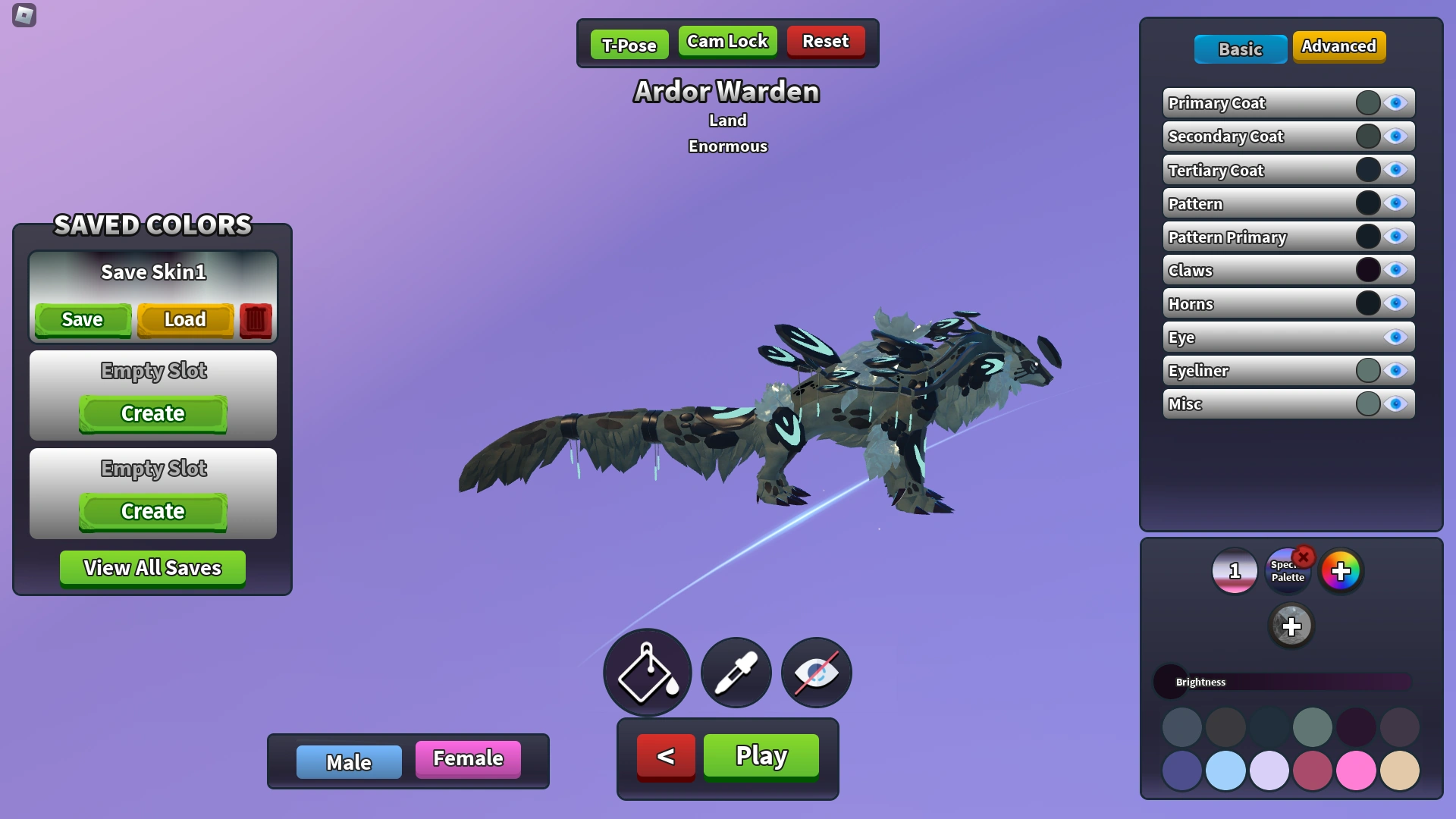The height and width of the screenshot is (819, 1456).
Task: Add a new palette with the plus icon
Action: [x=1291, y=626]
